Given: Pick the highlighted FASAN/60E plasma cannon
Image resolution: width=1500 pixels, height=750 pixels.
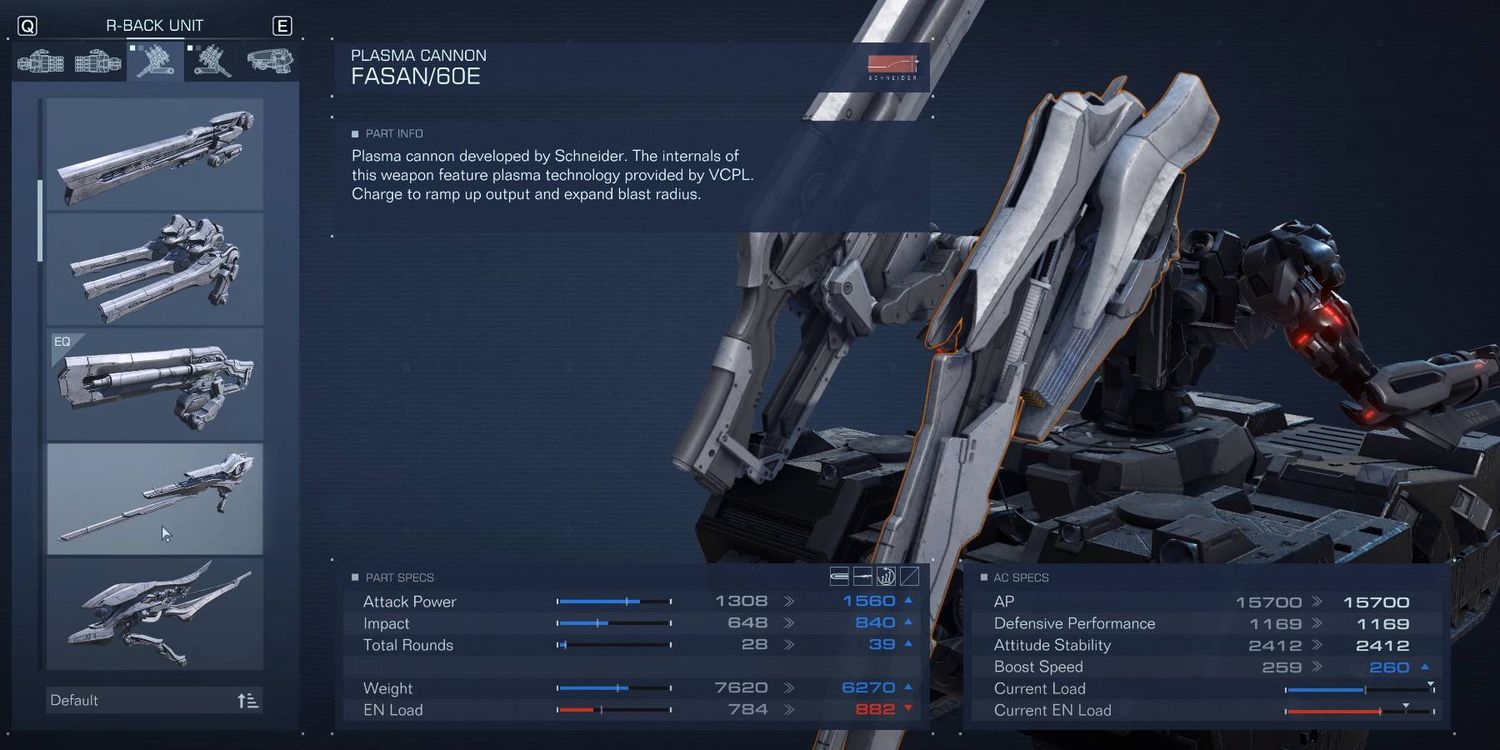Looking at the screenshot, I should point(155,499).
